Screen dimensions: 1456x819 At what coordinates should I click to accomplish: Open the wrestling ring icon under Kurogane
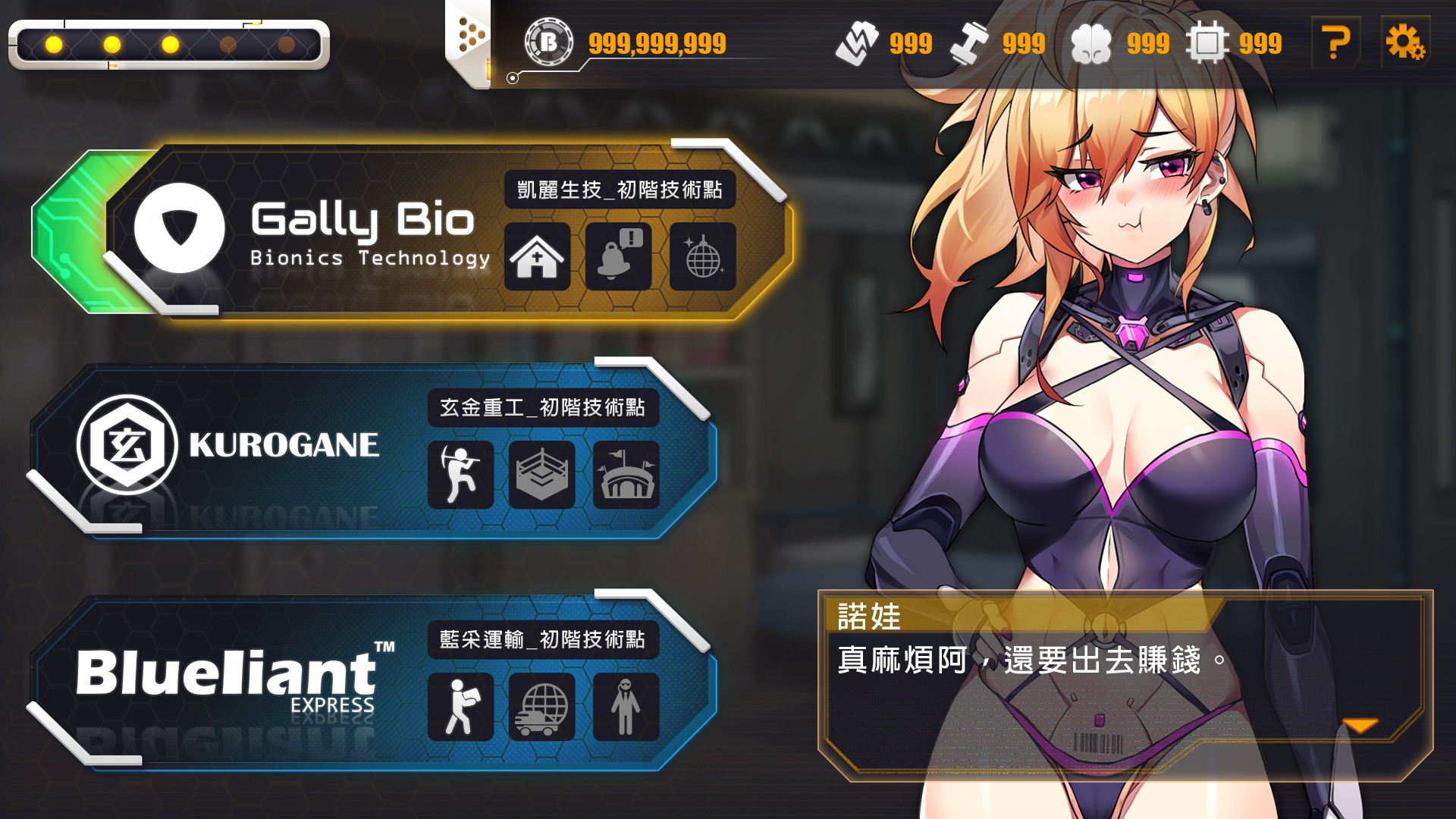click(x=543, y=475)
